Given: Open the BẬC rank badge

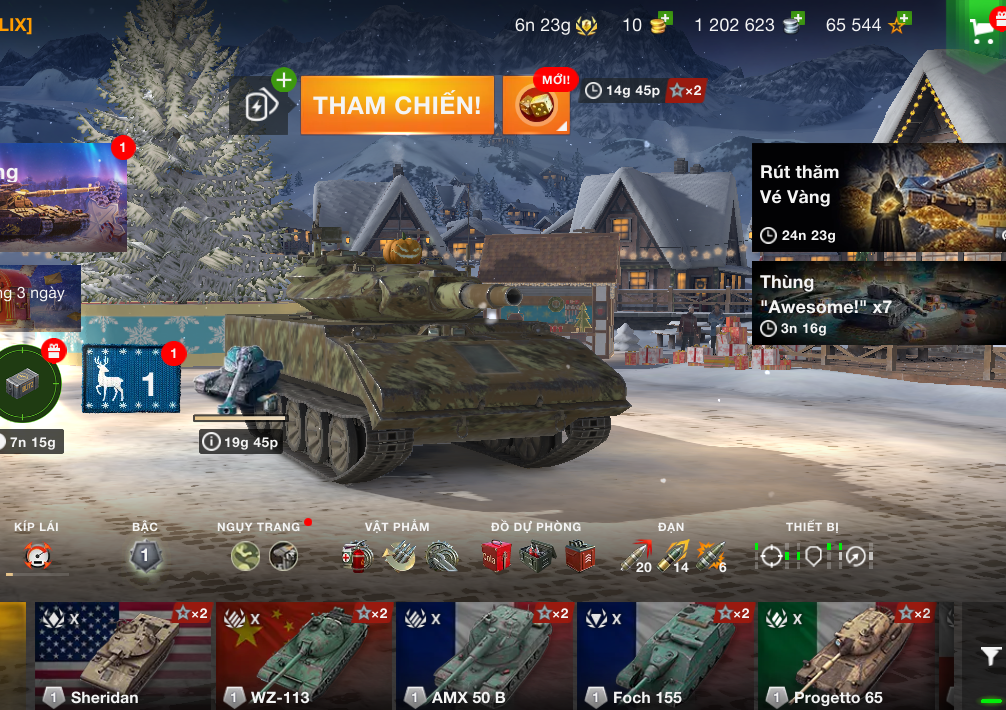Looking at the screenshot, I should [145, 556].
